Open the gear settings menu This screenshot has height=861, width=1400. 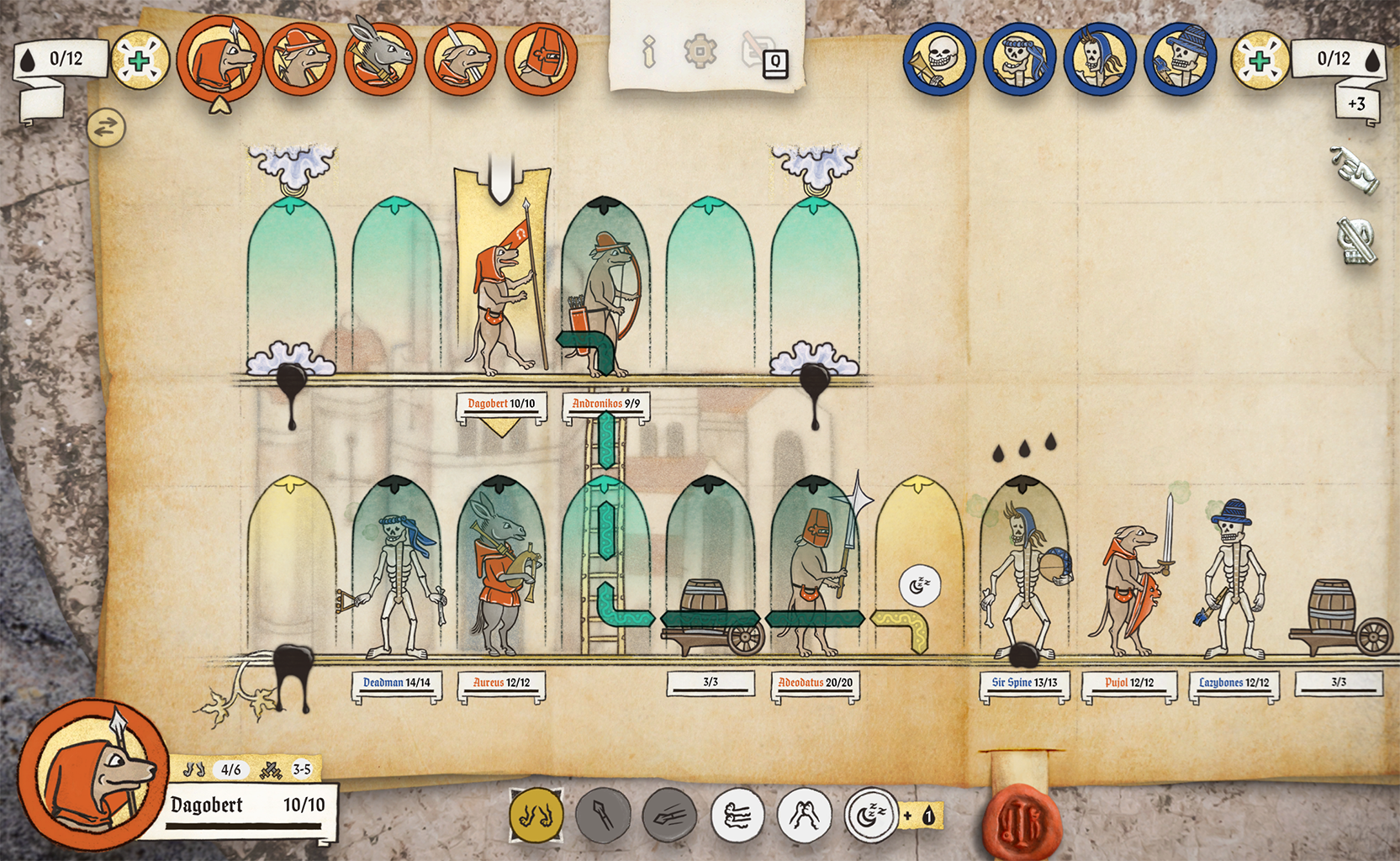[x=700, y=52]
